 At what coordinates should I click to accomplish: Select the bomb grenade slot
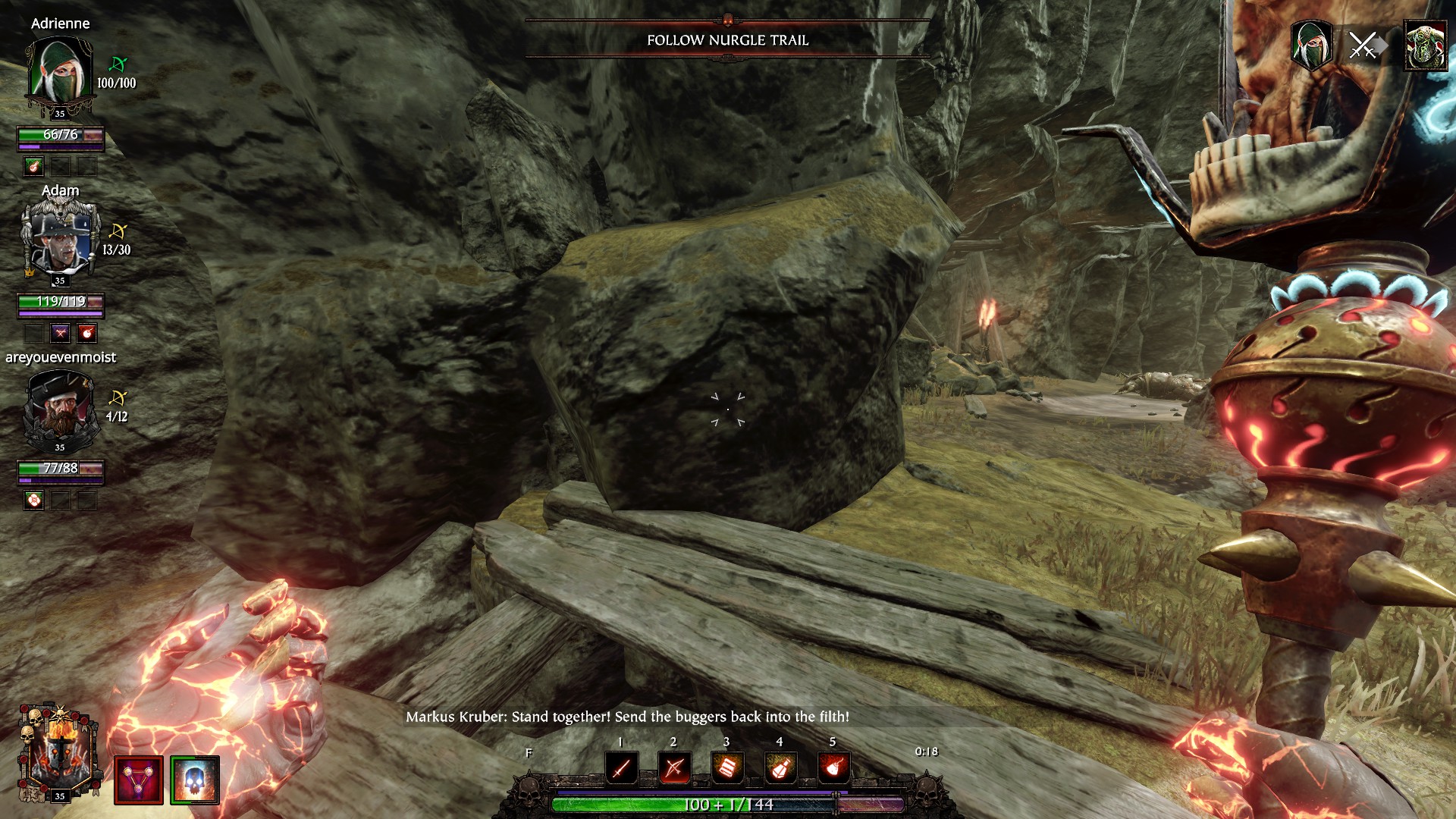pyautogui.click(x=833, y=769)
